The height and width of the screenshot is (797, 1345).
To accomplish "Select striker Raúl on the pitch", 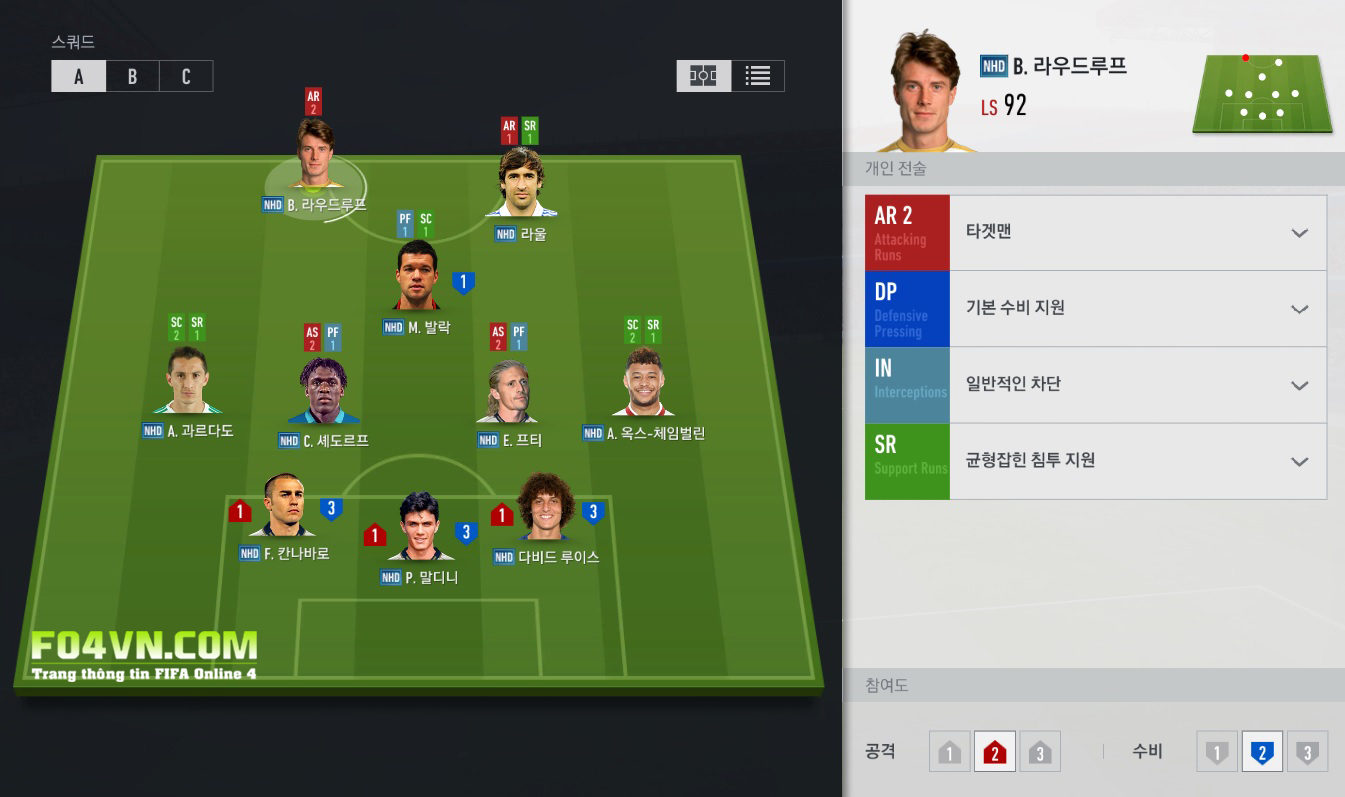I will pyautogui.click(x=521, y=183).
